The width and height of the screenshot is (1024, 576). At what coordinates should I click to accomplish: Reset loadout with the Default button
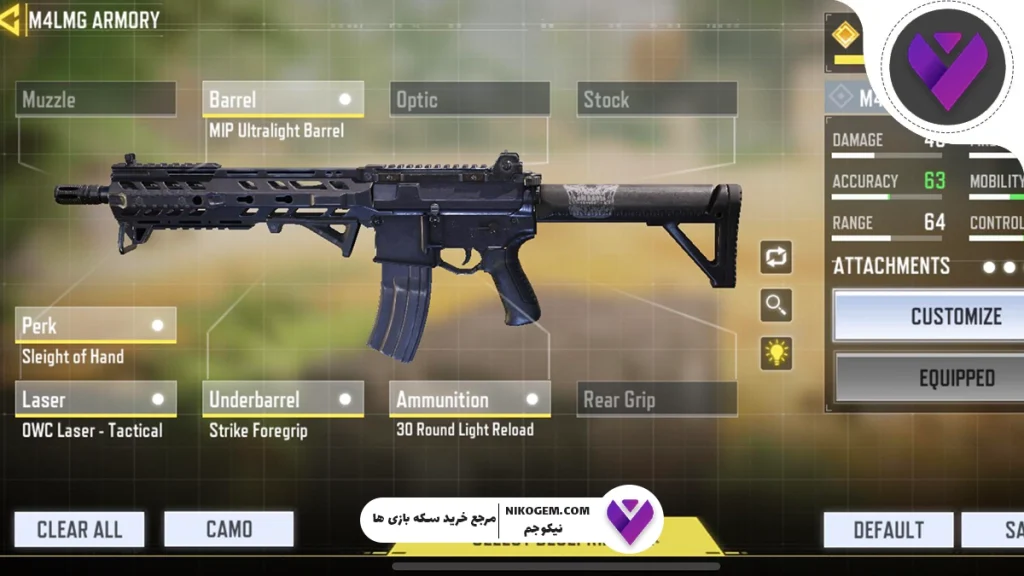click(888, 529)
